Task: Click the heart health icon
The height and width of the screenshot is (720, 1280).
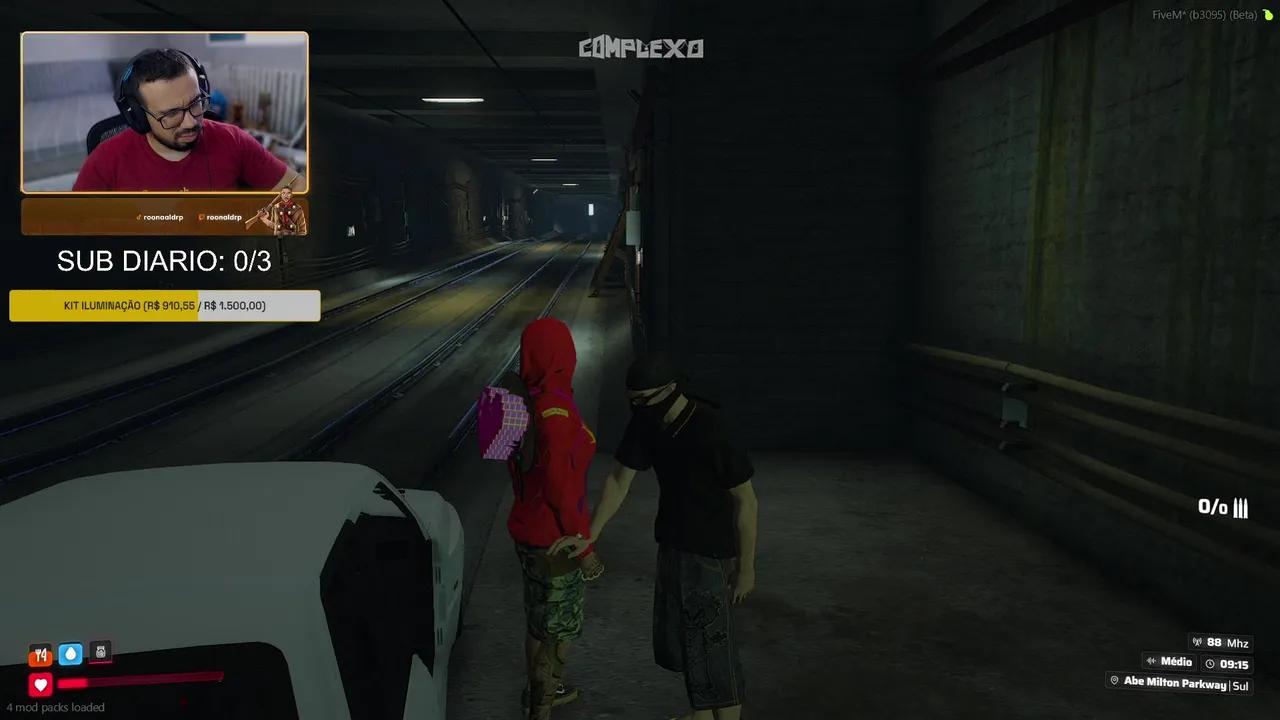Action: [39, 685]
